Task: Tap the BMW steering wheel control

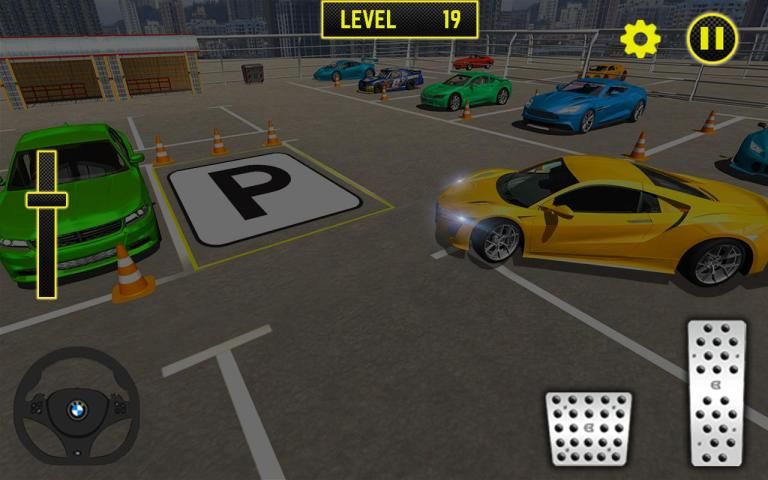Action: (x=77, y=408)
